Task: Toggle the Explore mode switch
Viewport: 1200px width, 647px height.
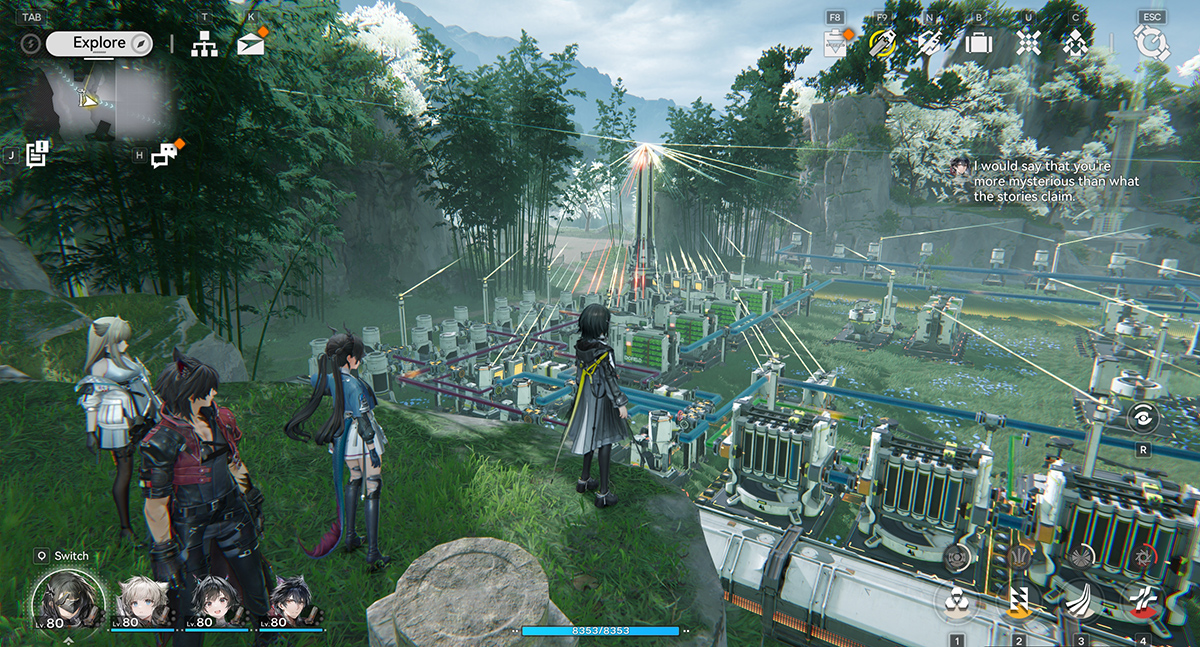Action: [98, 43]
